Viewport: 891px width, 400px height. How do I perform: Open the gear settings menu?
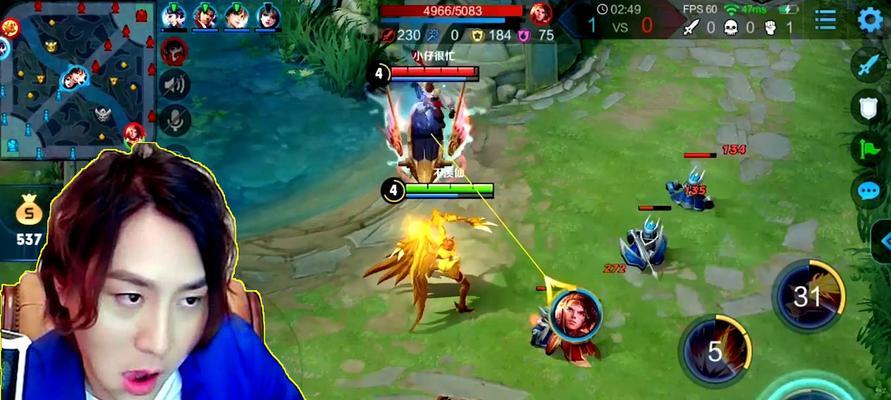871,19
